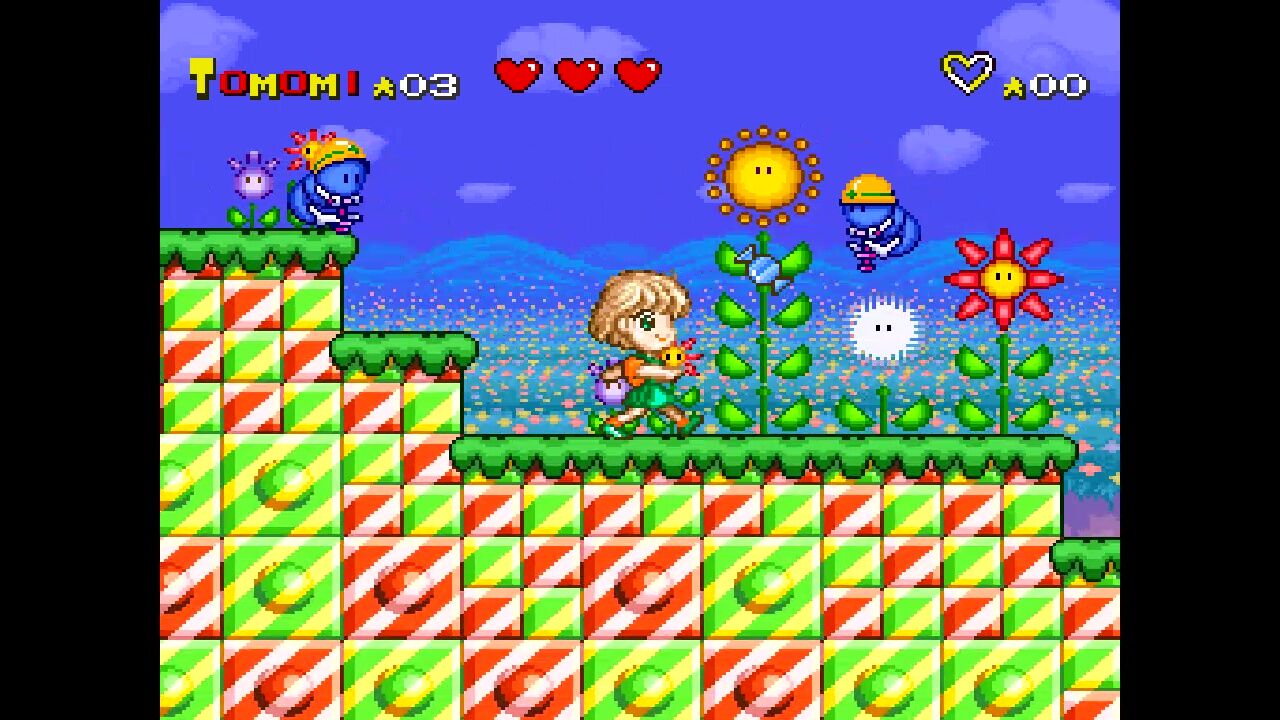
Task: Click the white fluffy puffball creature
Action: [882, 325]
